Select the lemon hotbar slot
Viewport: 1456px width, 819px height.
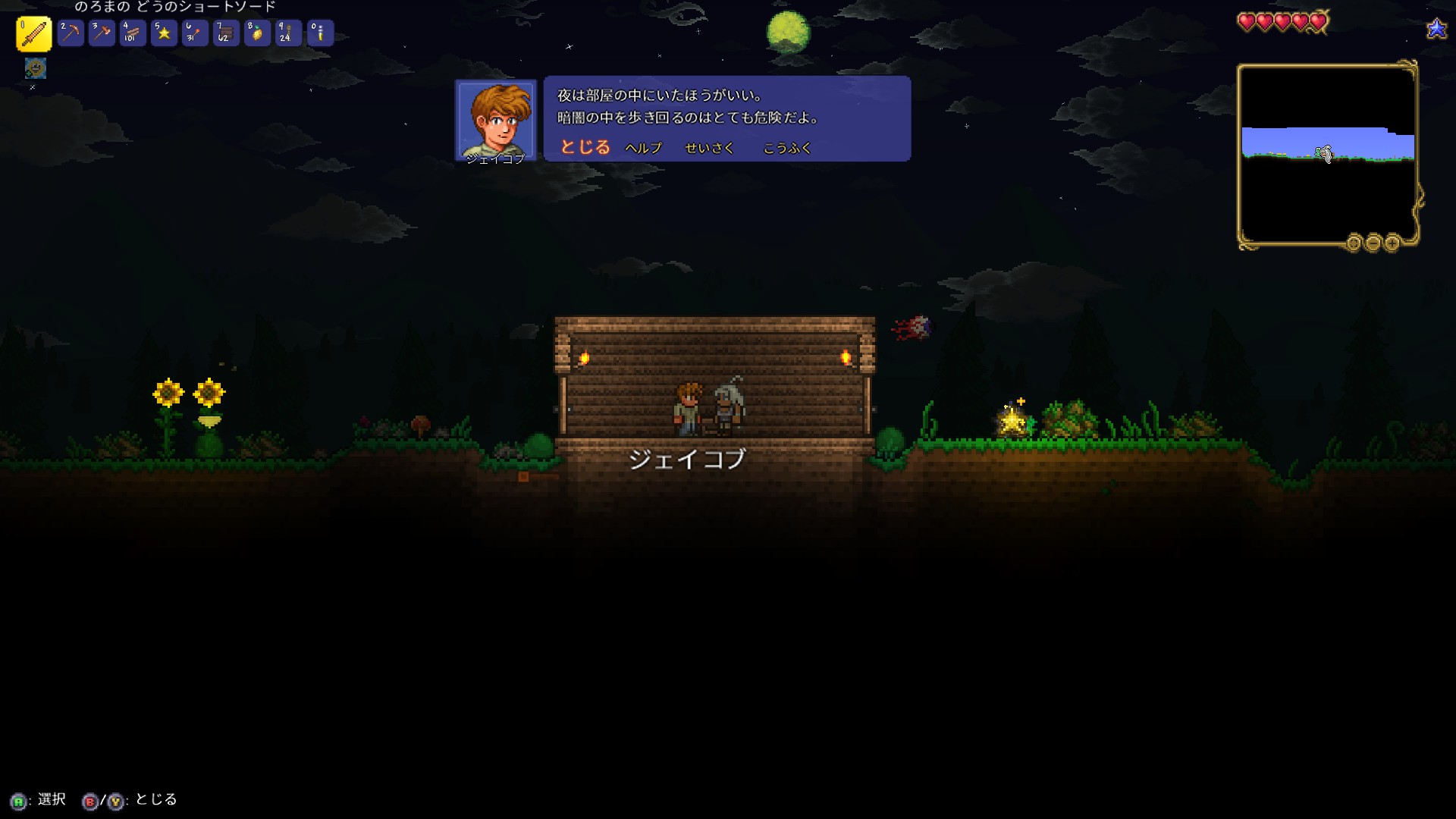[x=257, y=33]
